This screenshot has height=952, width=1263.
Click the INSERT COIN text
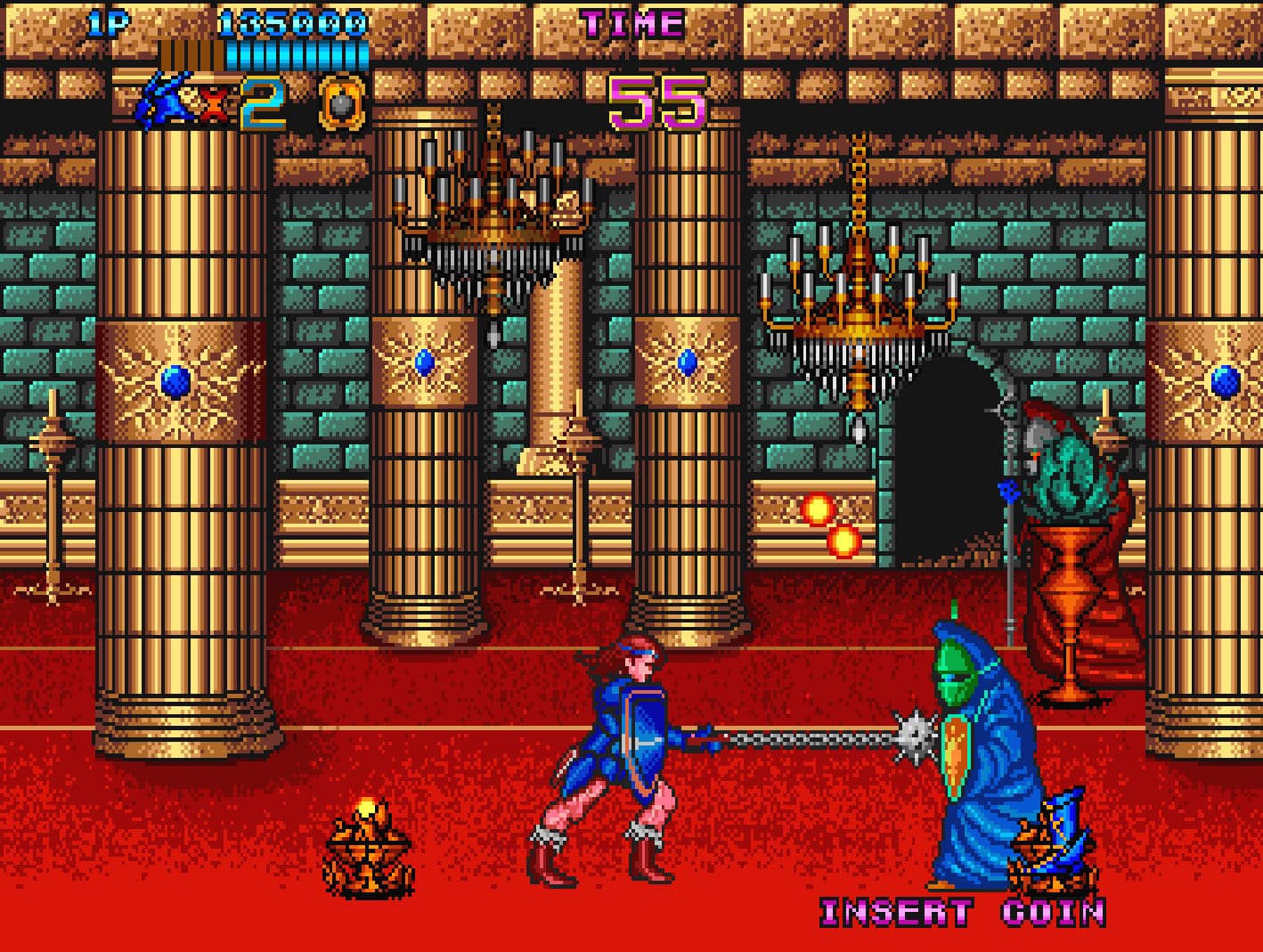[961, 913]
